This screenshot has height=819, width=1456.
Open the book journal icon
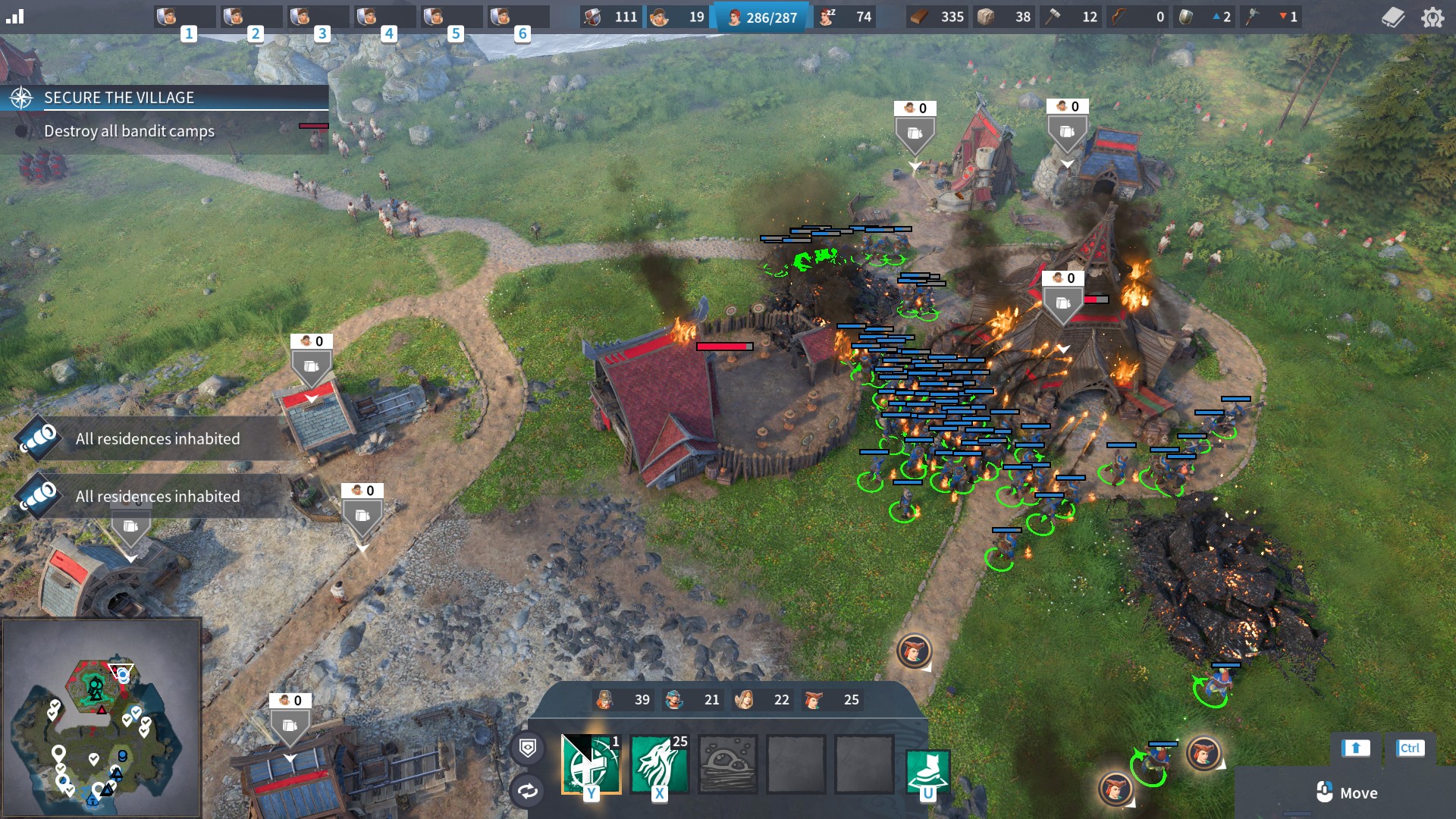coord(1393,17)
